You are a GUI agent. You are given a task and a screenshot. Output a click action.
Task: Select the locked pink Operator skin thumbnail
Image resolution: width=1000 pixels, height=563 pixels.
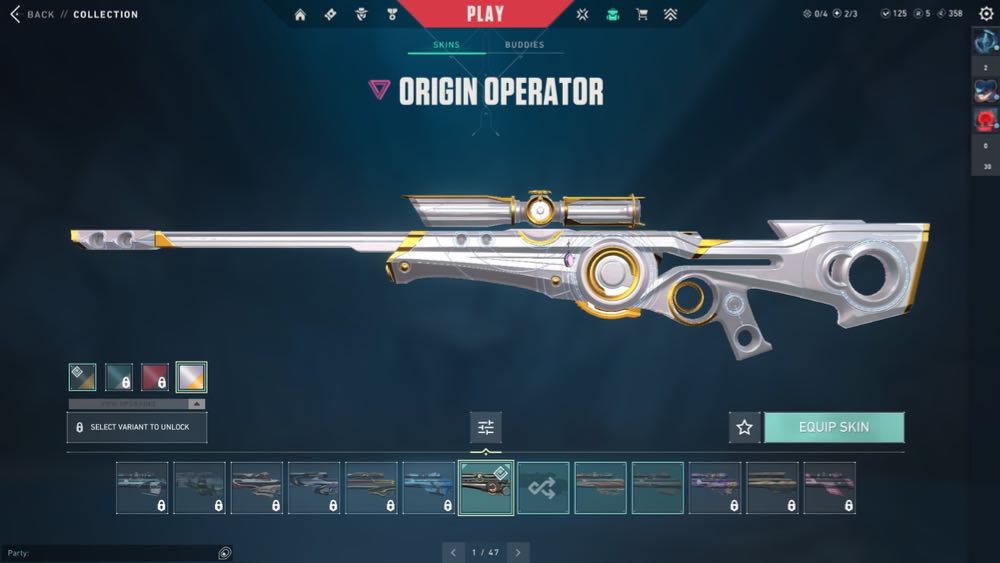tap(829, 488)
